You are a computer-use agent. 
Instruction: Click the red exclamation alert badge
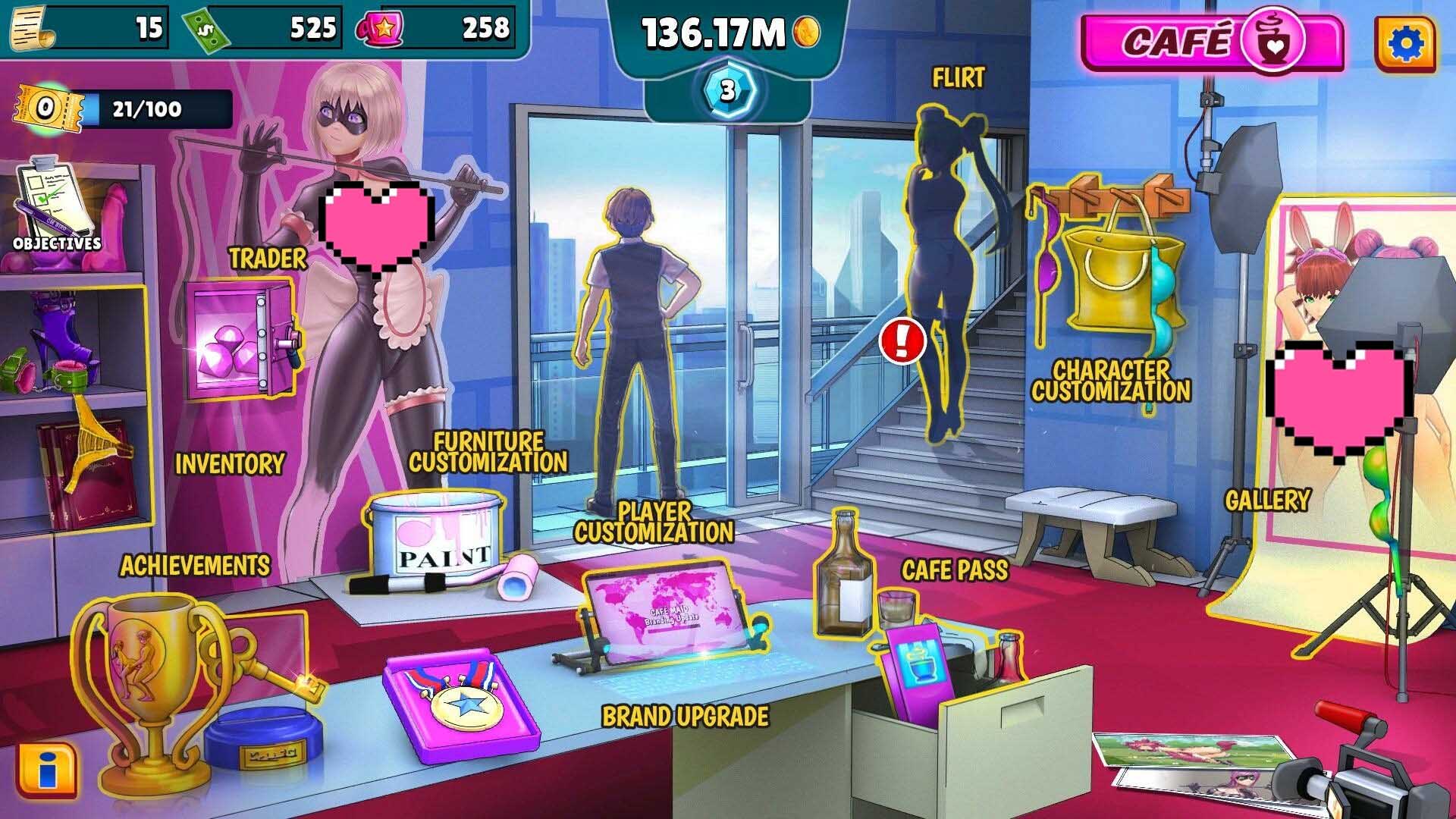[902, 340]
